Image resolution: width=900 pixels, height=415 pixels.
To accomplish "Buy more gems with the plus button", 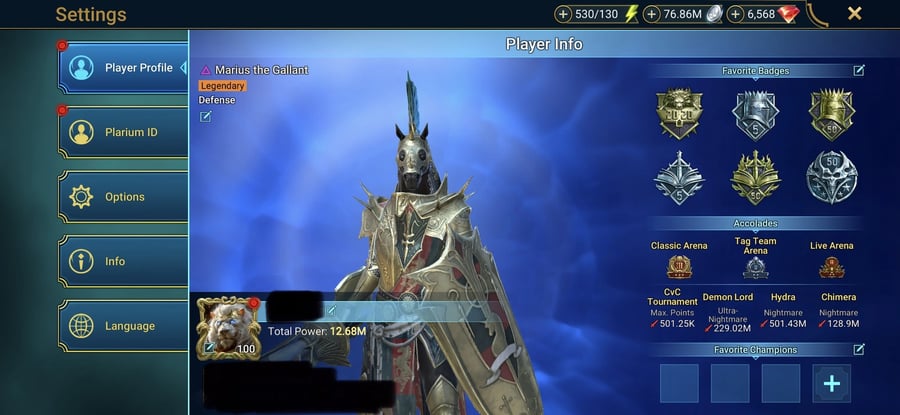I will (736, 14).
